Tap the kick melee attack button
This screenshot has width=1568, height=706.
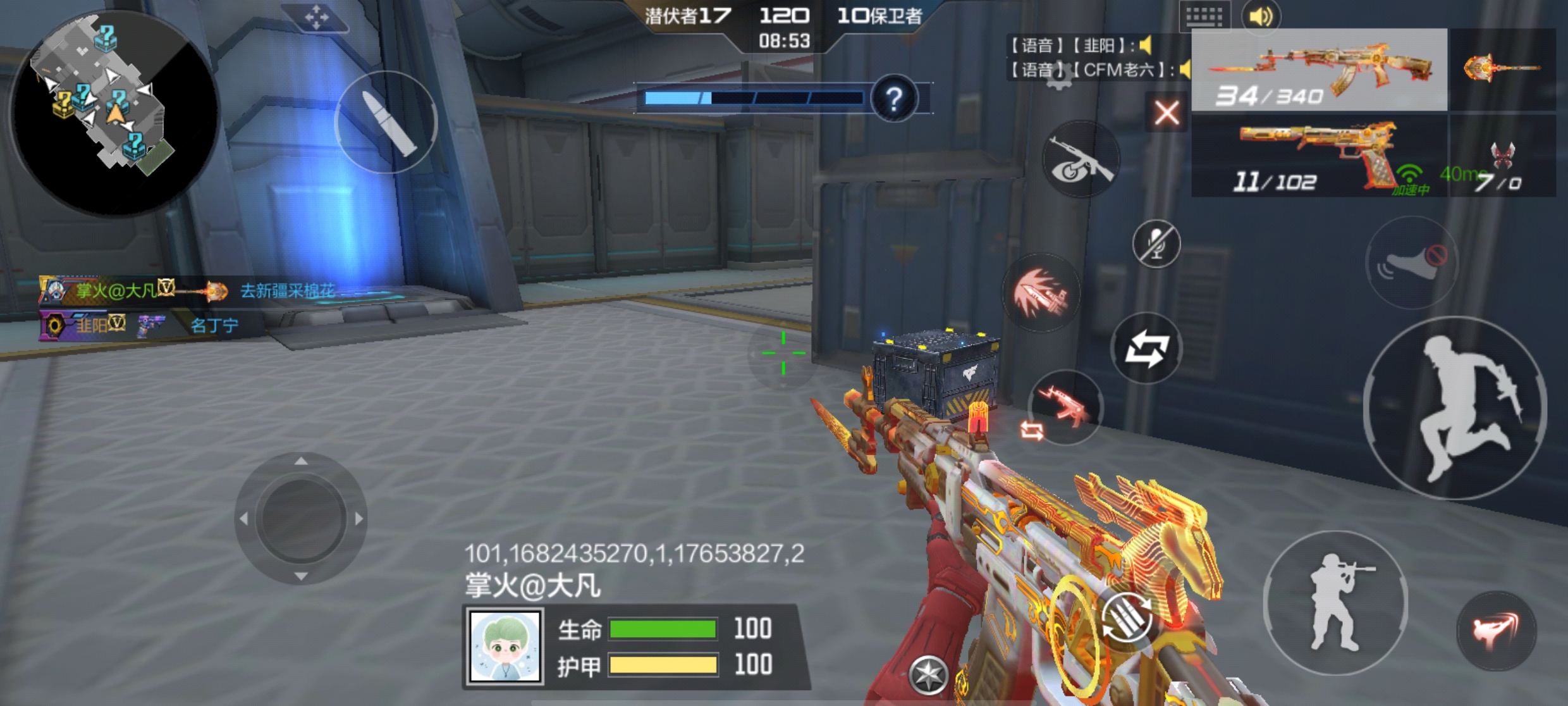(x=1496, y=630)
